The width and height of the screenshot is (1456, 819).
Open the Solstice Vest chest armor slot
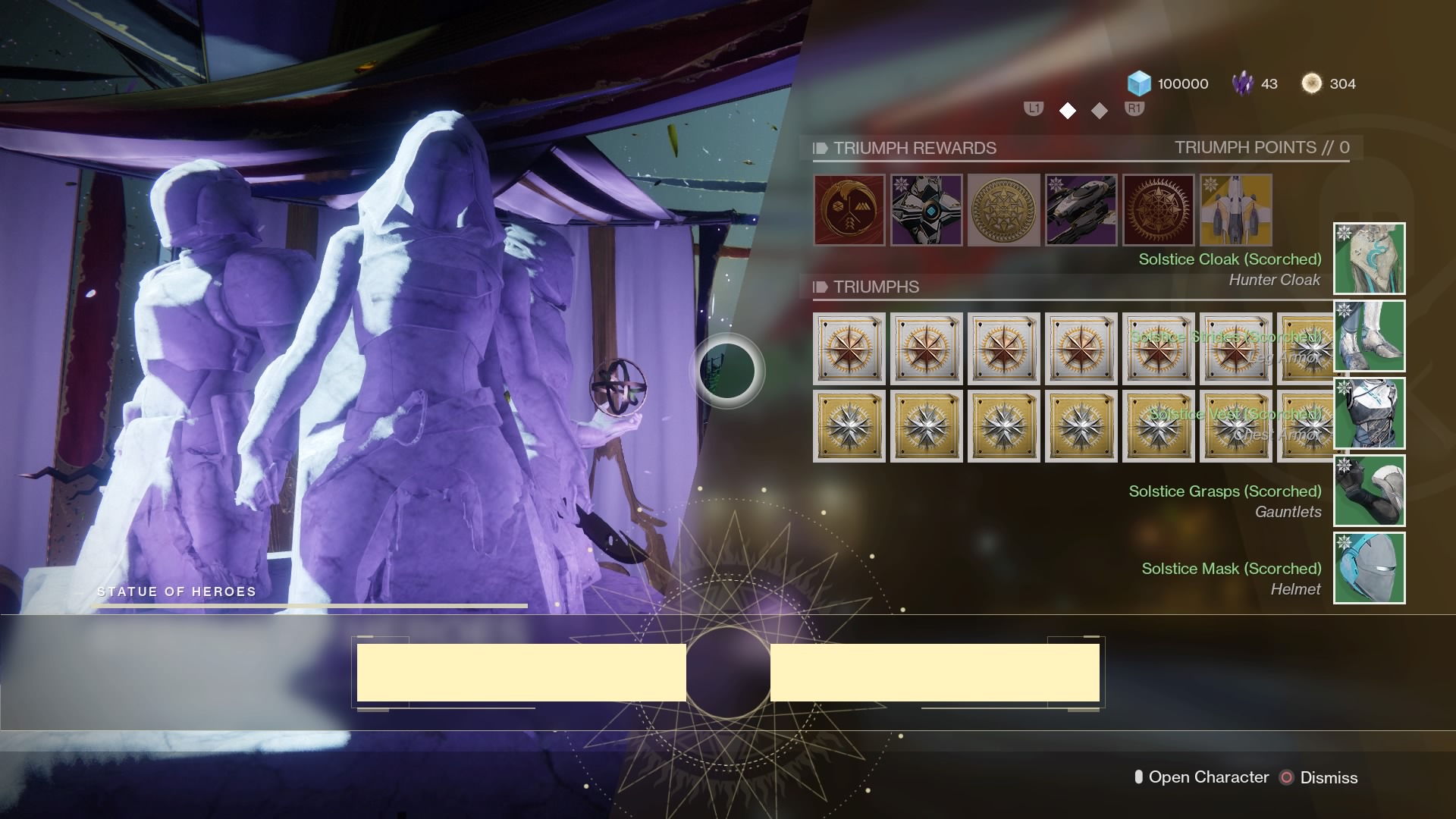1370,413
